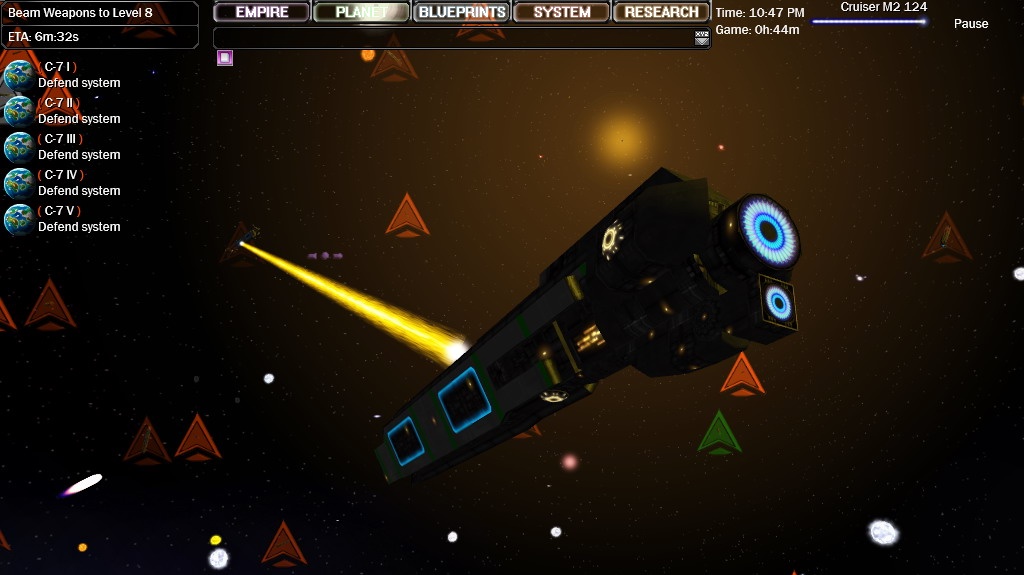
Task: Open the Blueprints menu
Action: (462, 12)
